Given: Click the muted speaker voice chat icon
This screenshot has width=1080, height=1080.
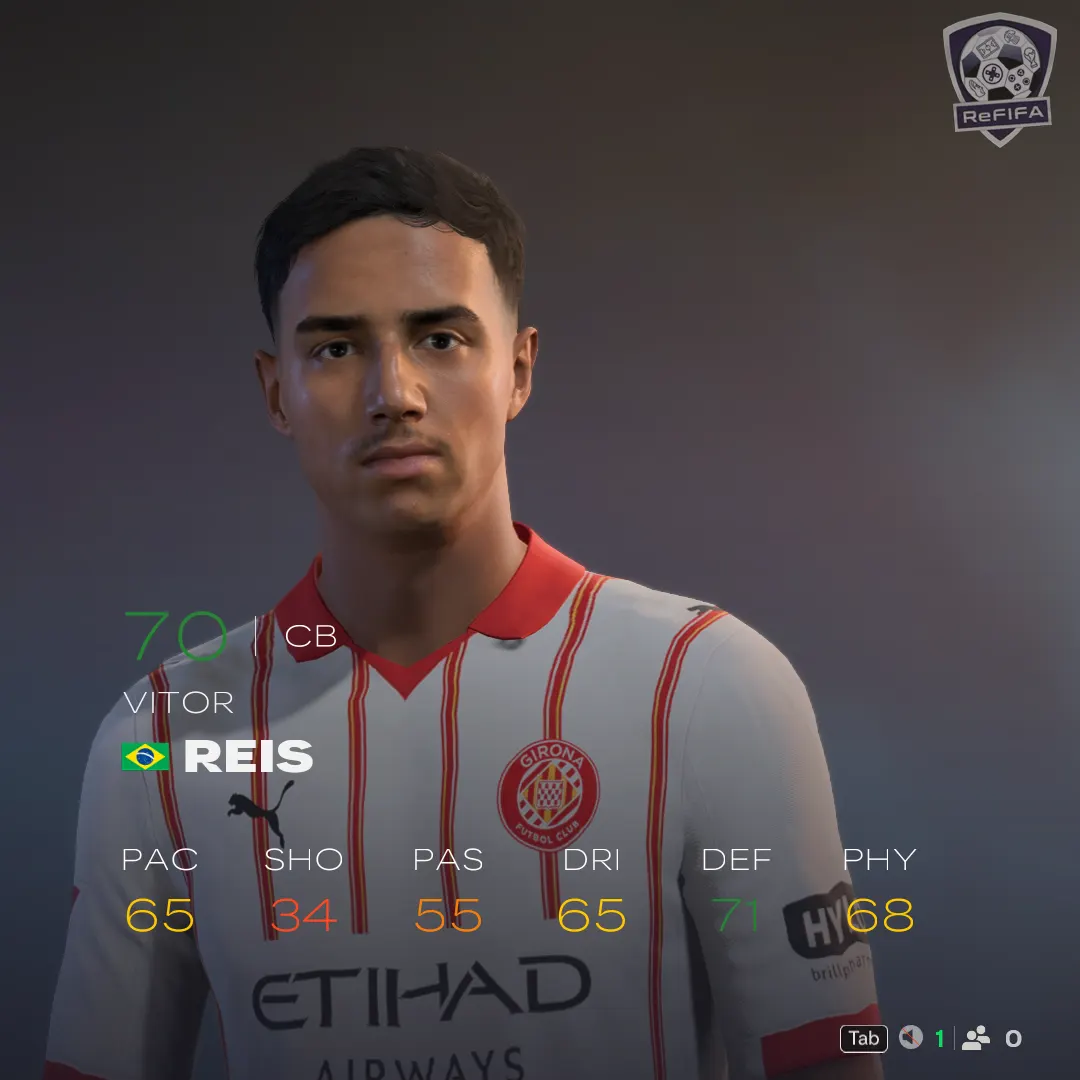Looking at the screenshot, I should (x=910, y=1038).
